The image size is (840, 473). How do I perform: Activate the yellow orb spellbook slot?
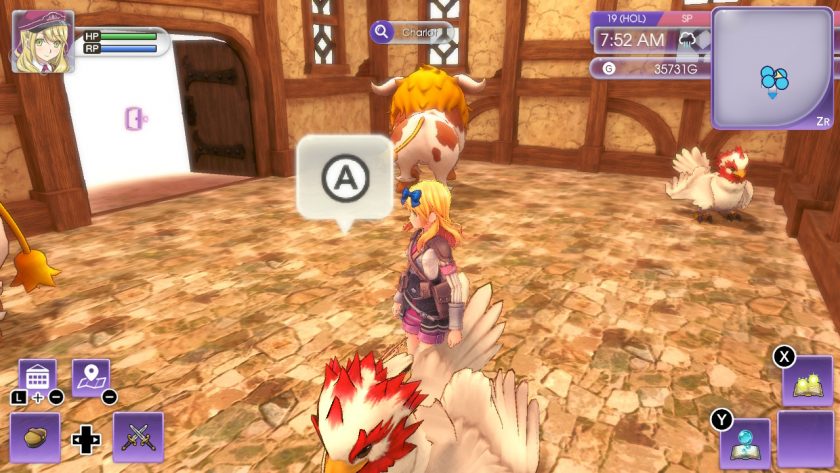coord(806,380)
